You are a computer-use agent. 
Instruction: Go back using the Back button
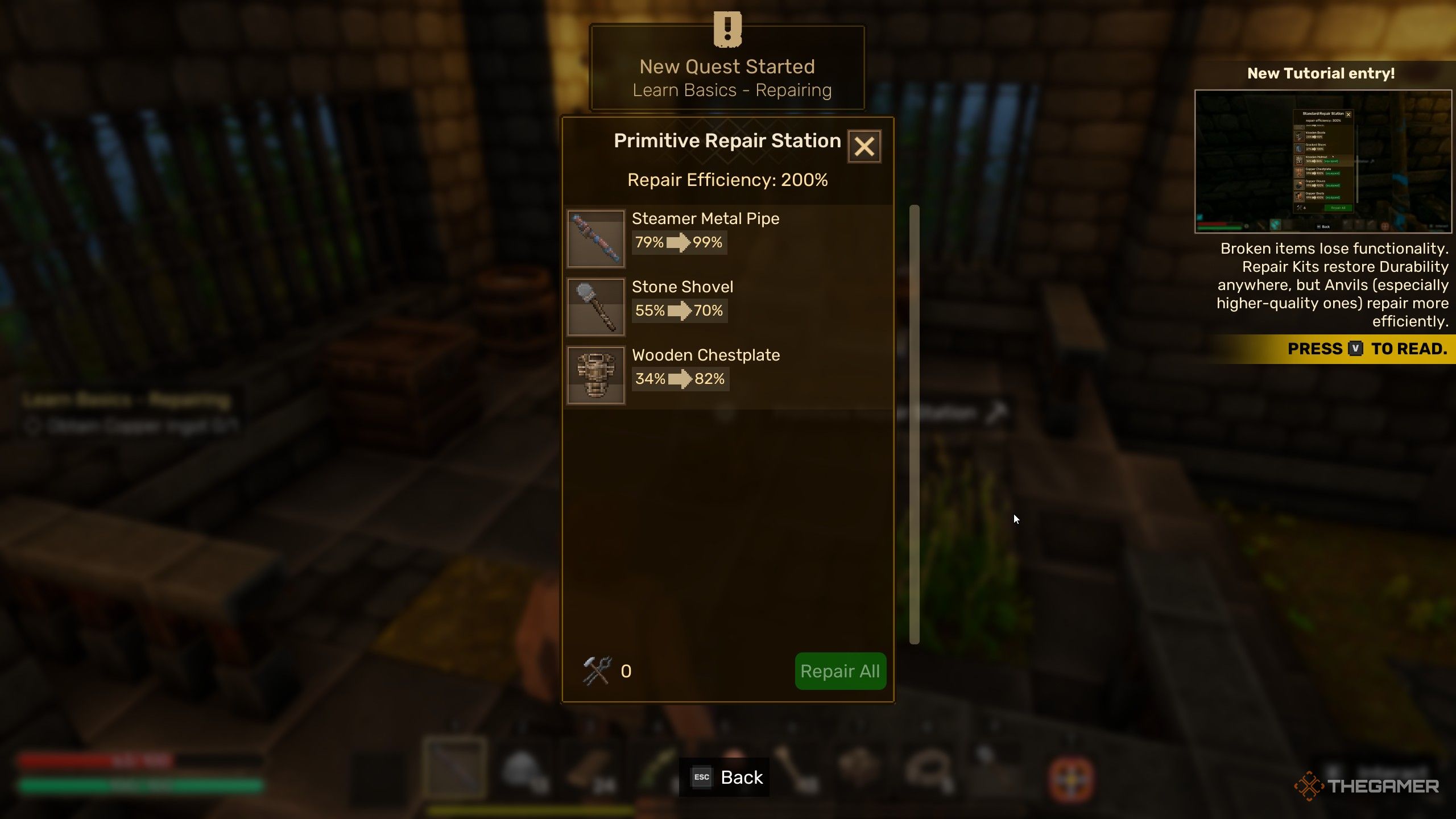coord(725,777)
